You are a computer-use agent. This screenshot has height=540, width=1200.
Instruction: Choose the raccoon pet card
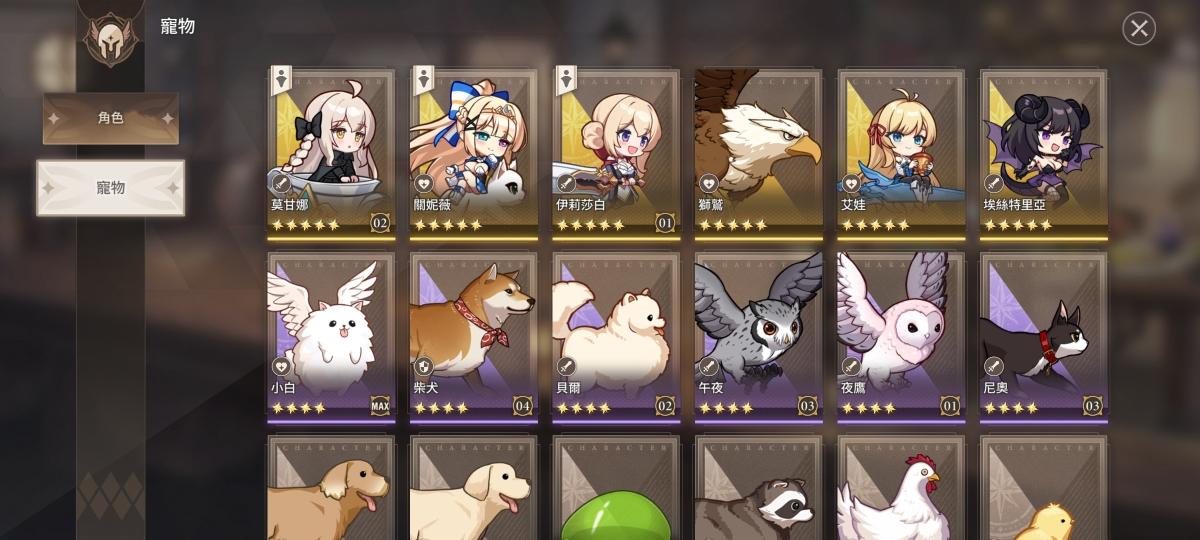[x=759, y=490]
